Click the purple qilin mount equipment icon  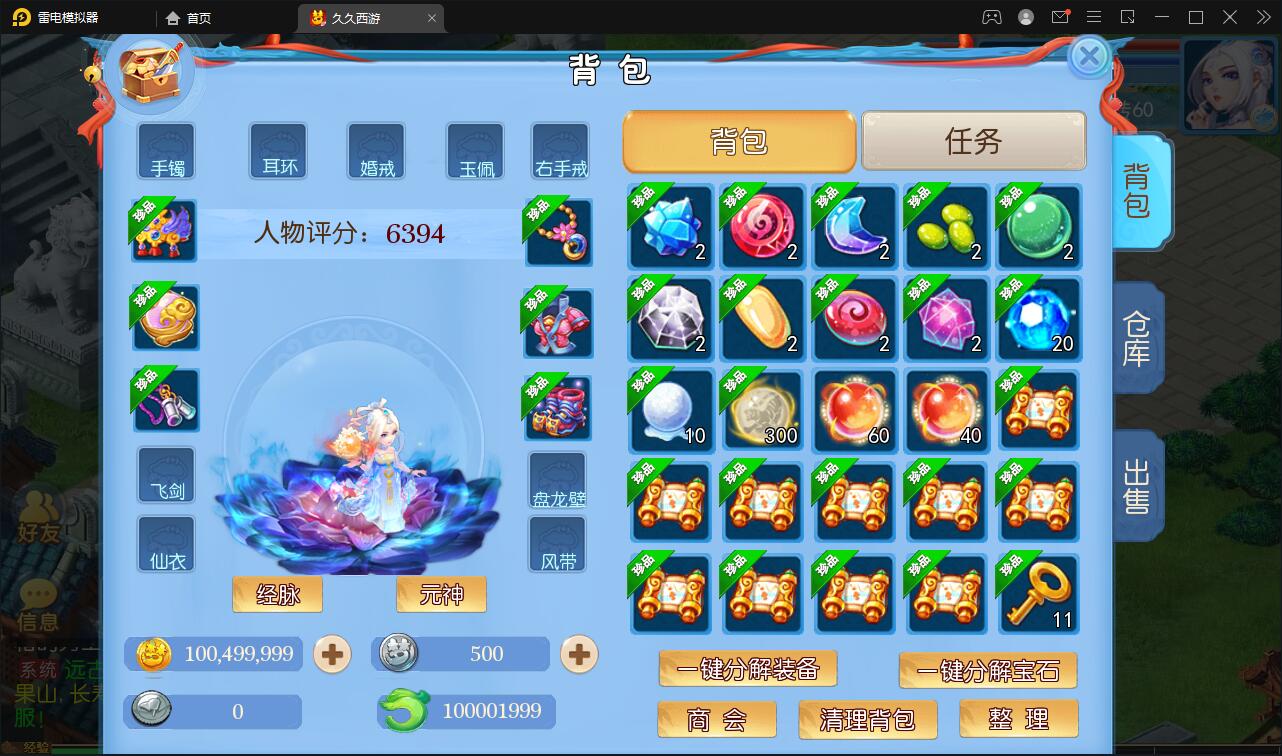(165, 230)
